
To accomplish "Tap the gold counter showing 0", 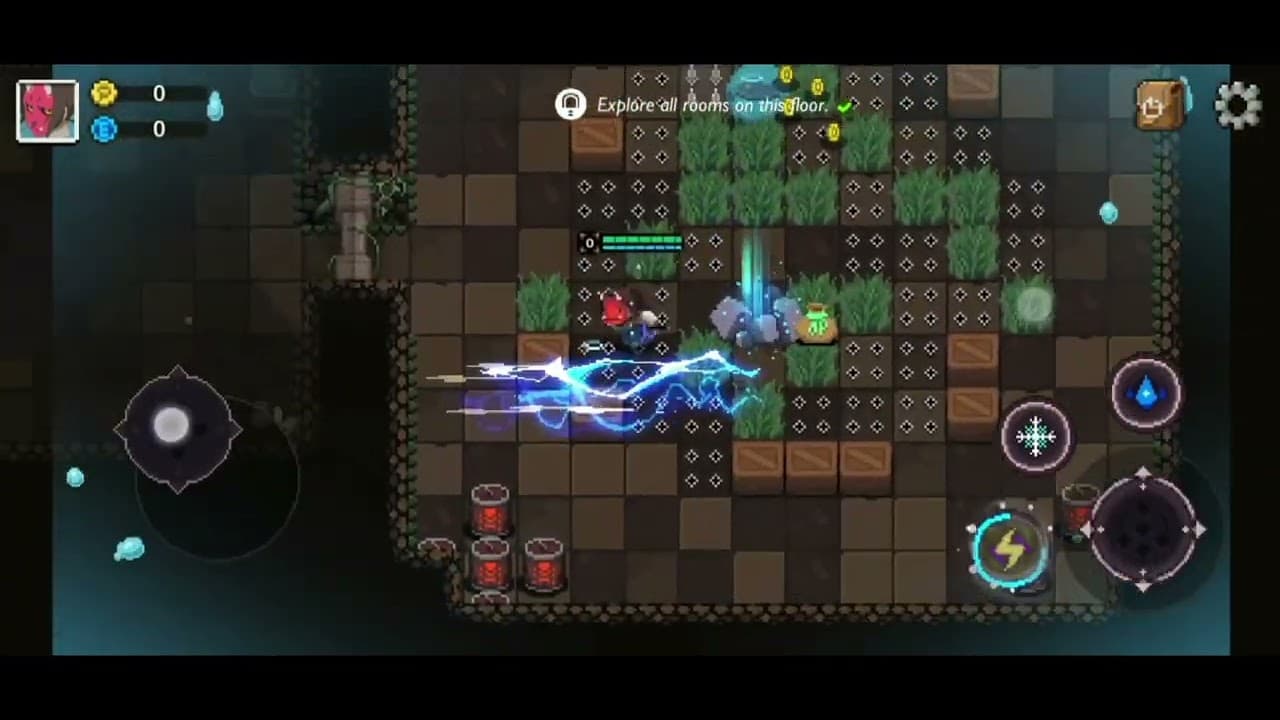I will (159, 93).
